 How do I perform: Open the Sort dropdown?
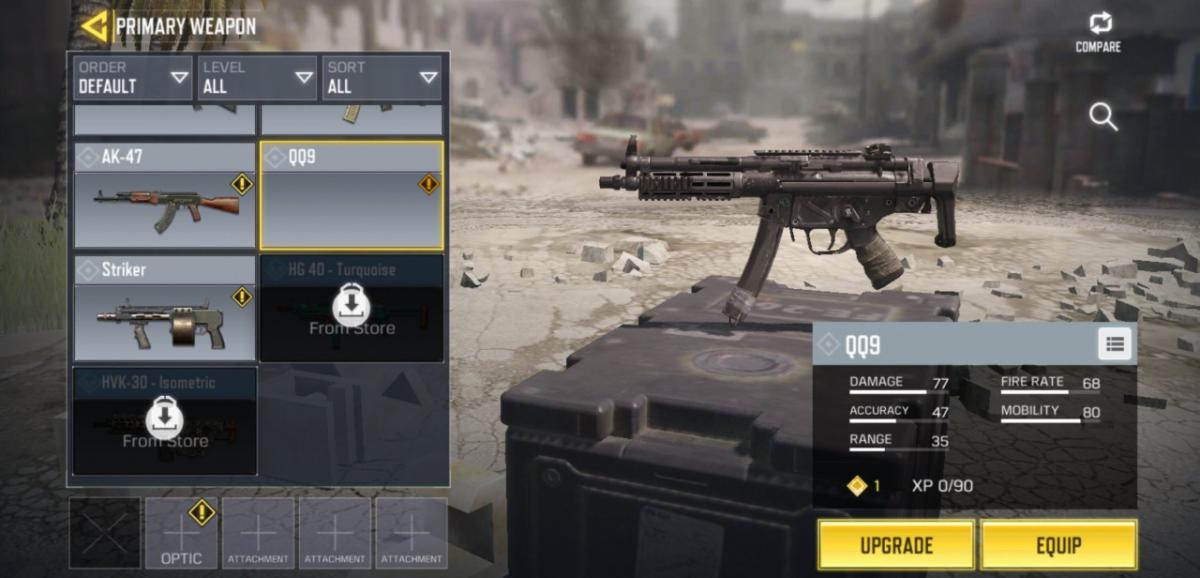pos(382,78)
